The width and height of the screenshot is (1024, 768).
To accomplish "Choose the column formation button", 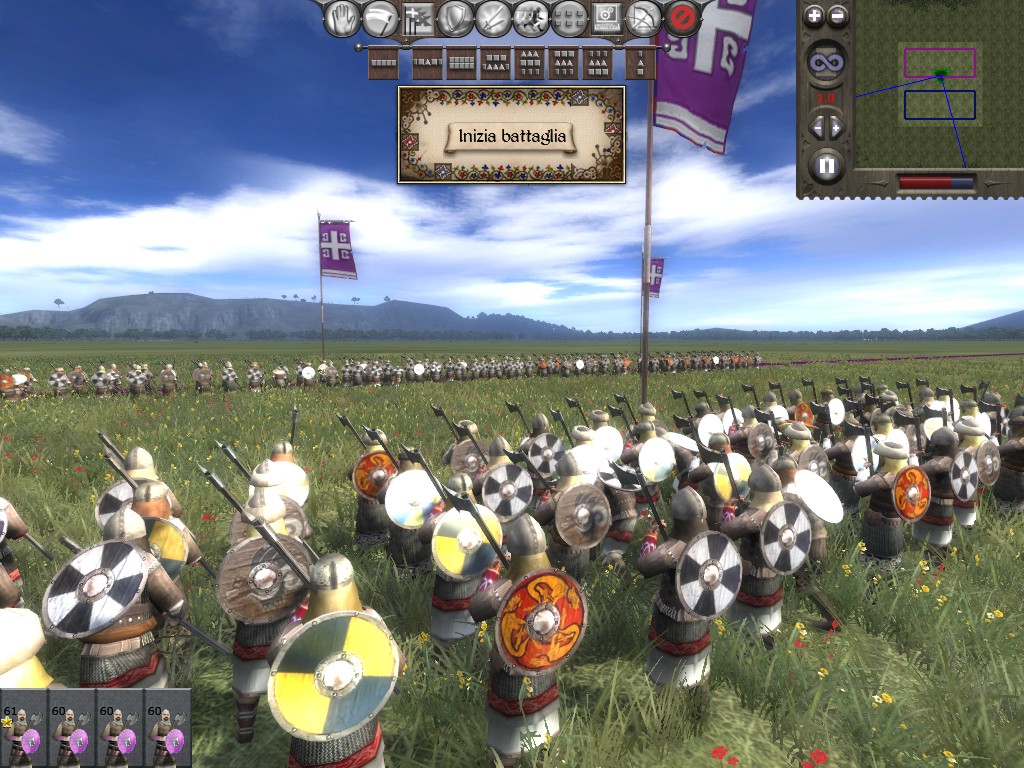I will [x=640, y=64].
